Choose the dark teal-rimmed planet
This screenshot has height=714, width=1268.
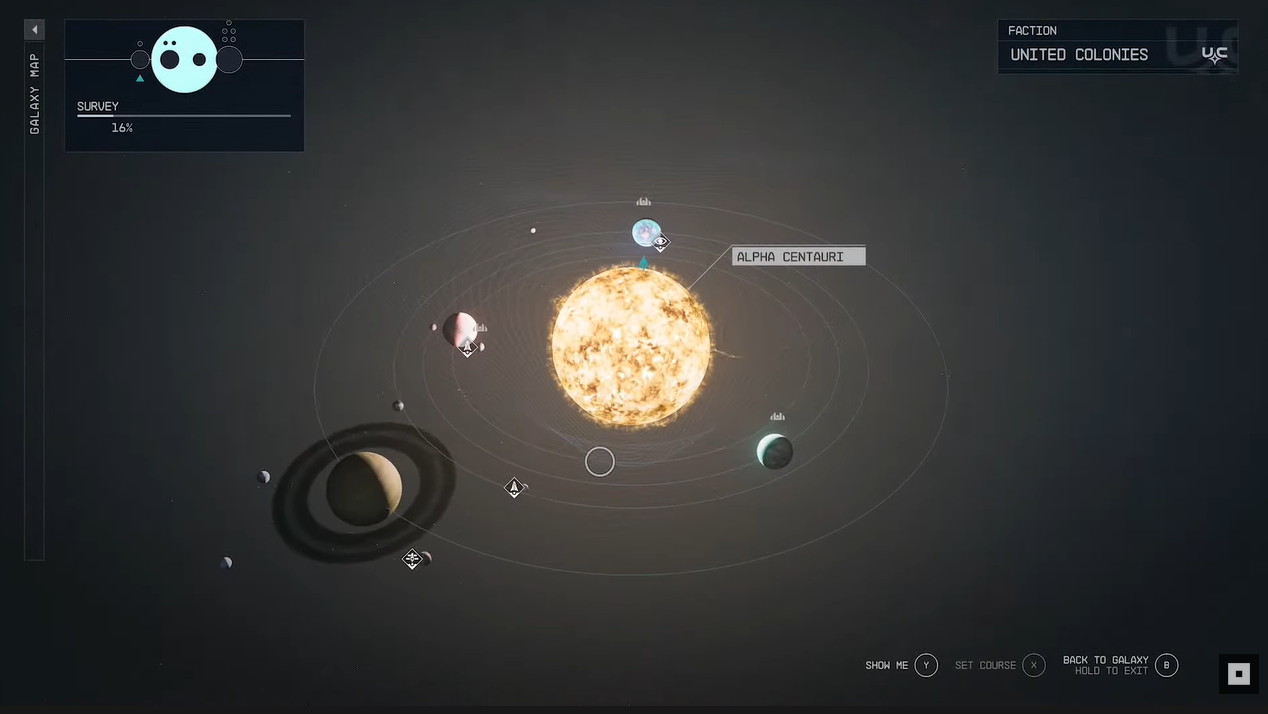point(775,451)
